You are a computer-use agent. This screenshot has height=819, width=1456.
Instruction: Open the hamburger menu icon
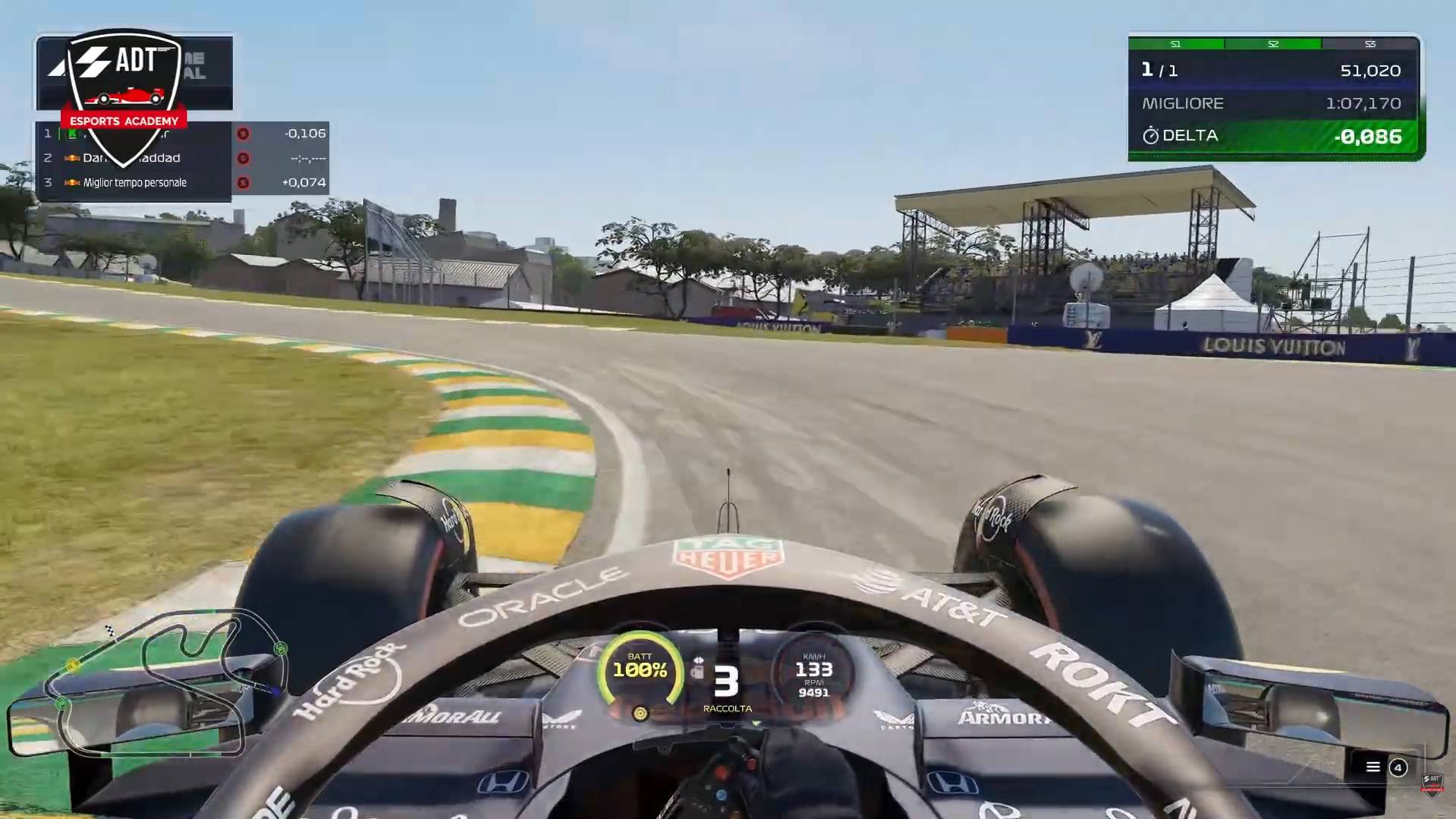tap(1373, 767)
